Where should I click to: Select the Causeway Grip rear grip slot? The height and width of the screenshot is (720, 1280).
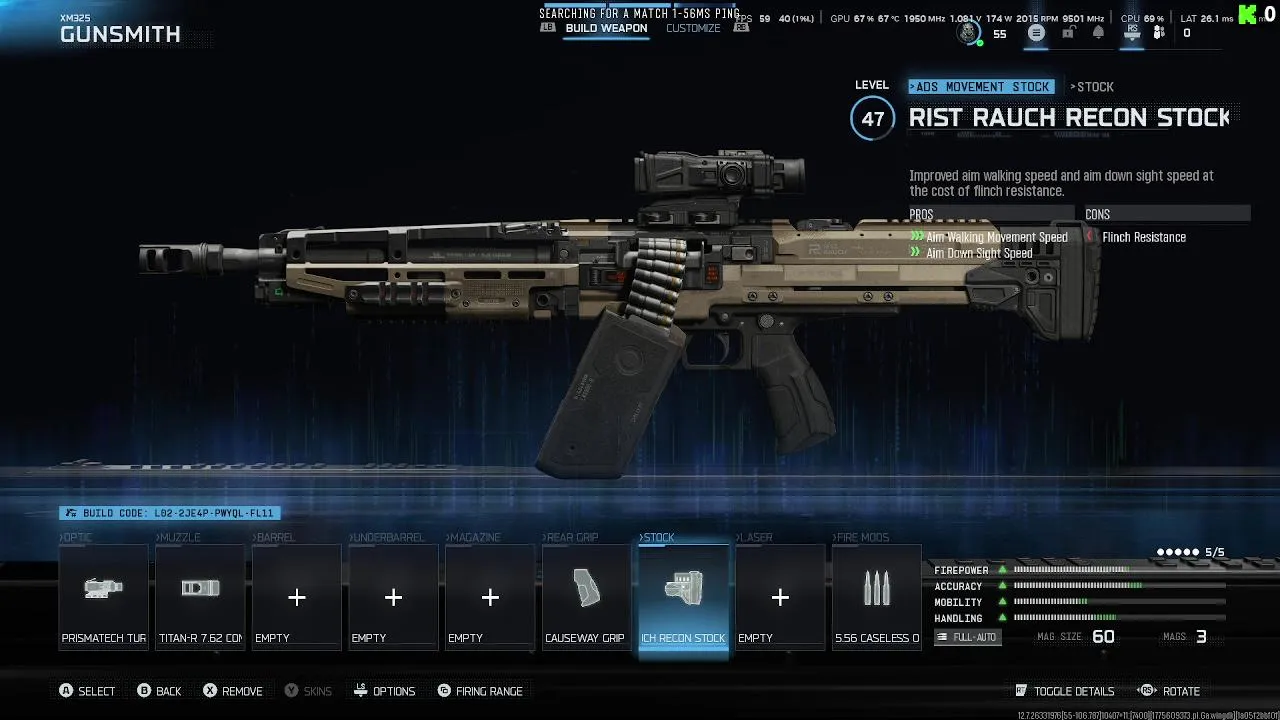pyautogui.click(x=586, y=597)
